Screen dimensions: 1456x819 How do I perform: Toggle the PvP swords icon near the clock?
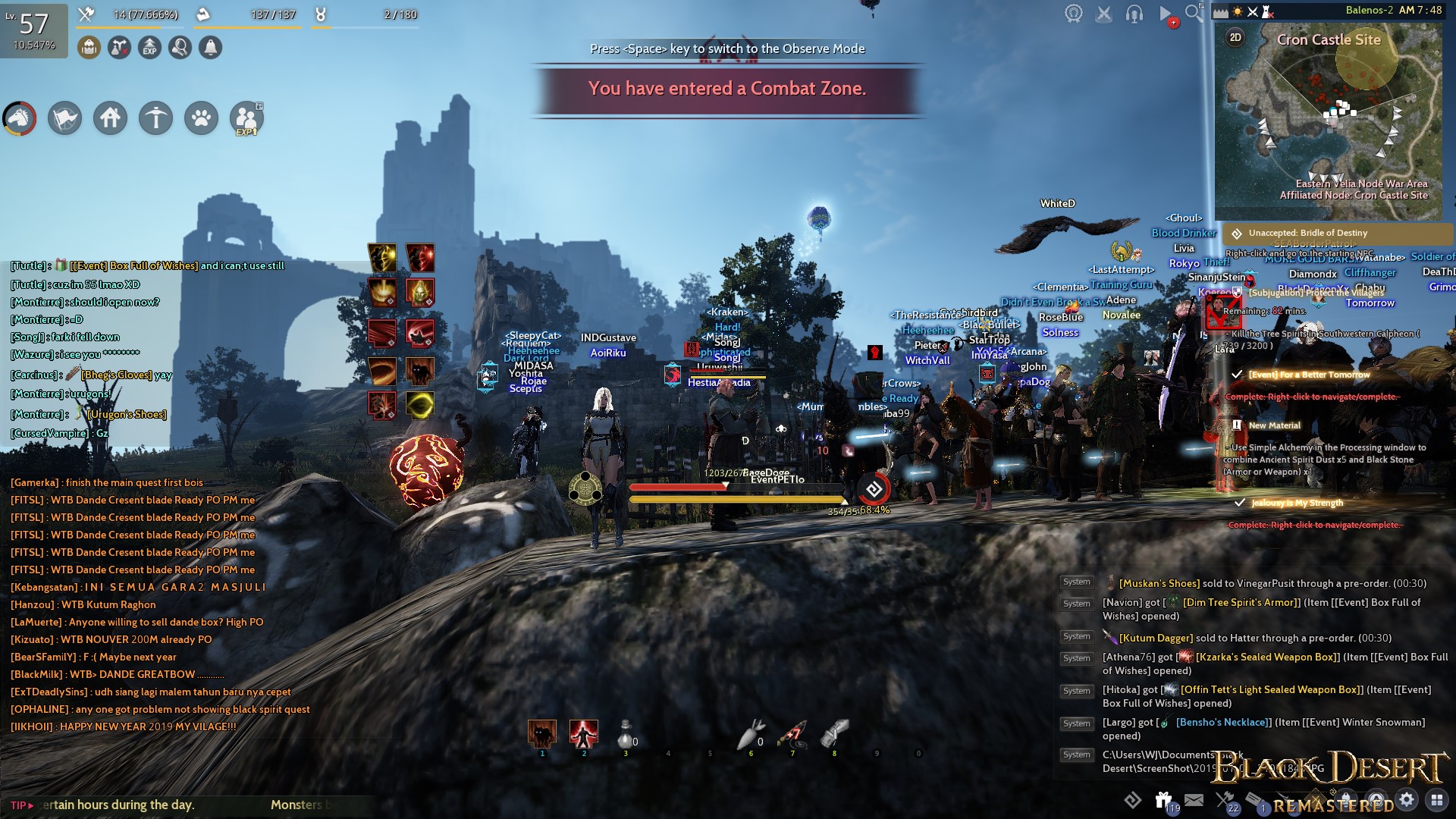(x=1252, y=12)
